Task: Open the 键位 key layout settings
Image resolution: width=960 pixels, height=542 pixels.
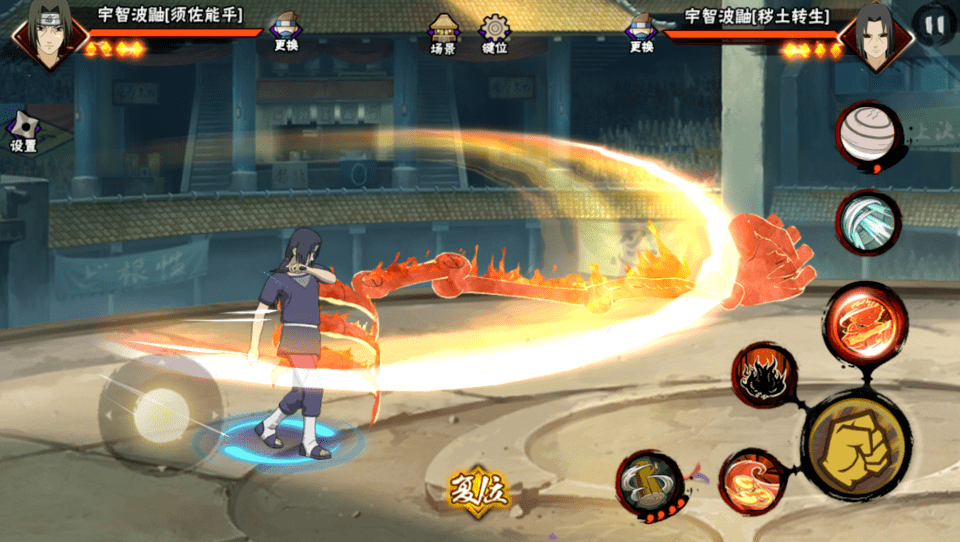Action: (494, 33)
